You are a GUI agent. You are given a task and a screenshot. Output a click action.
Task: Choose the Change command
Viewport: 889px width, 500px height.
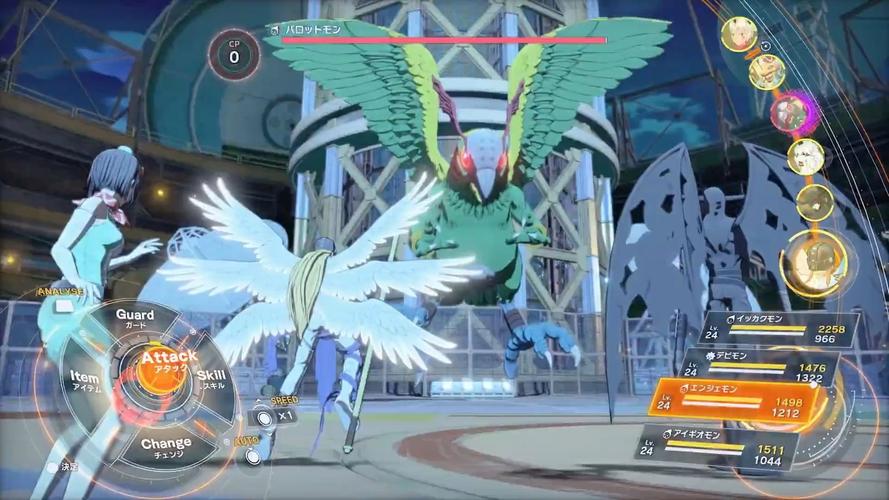point(166,446)
